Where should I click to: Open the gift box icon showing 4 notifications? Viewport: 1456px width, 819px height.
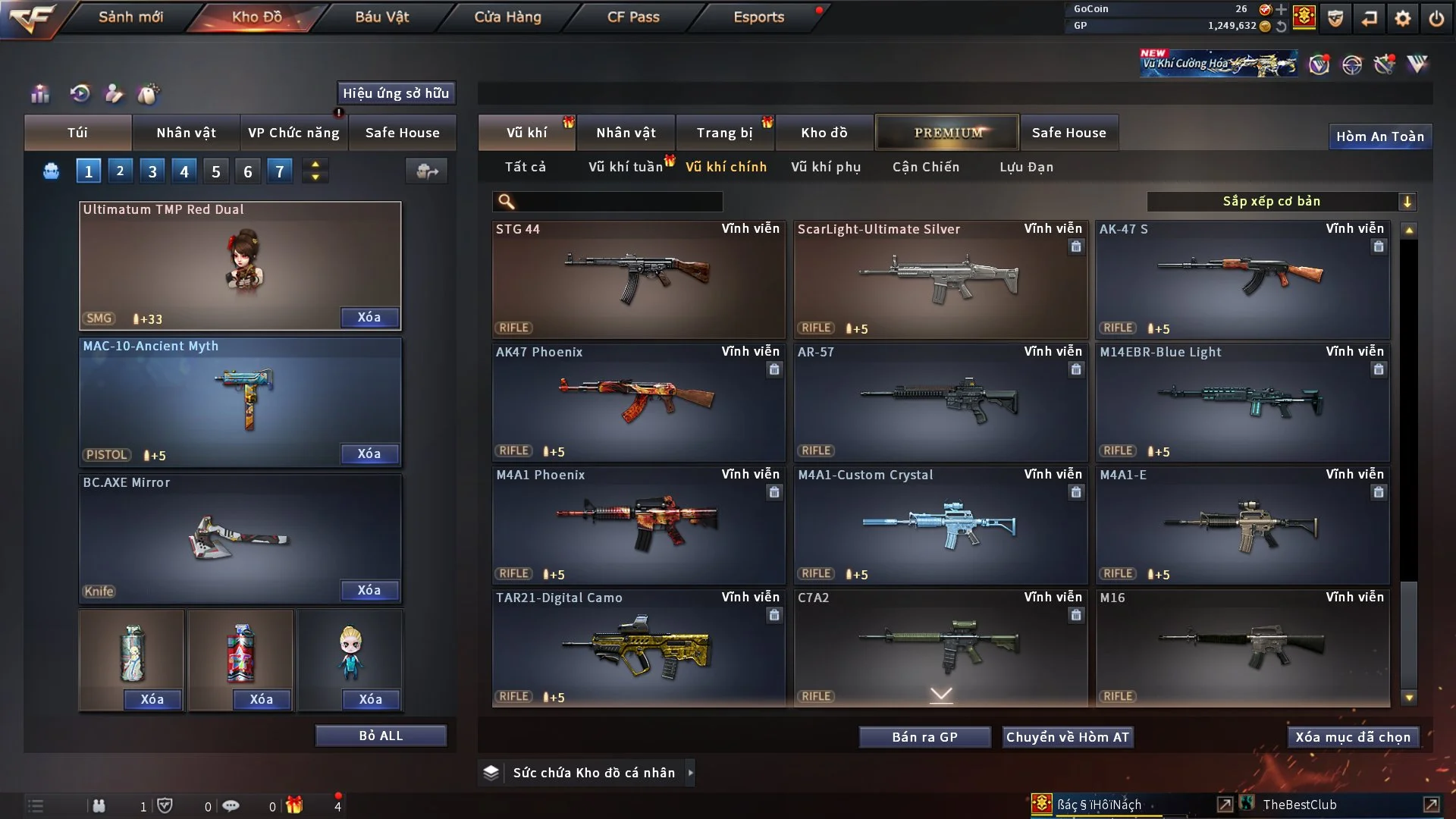[295, 805]
